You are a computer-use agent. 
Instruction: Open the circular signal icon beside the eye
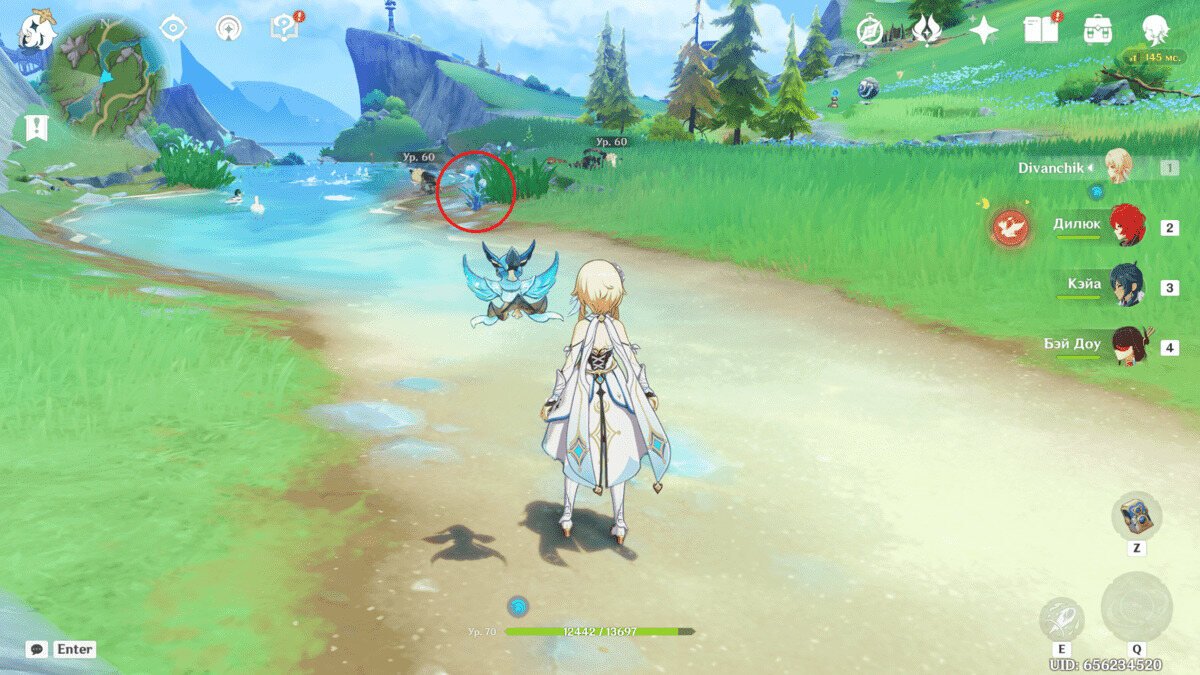point(229,28)
